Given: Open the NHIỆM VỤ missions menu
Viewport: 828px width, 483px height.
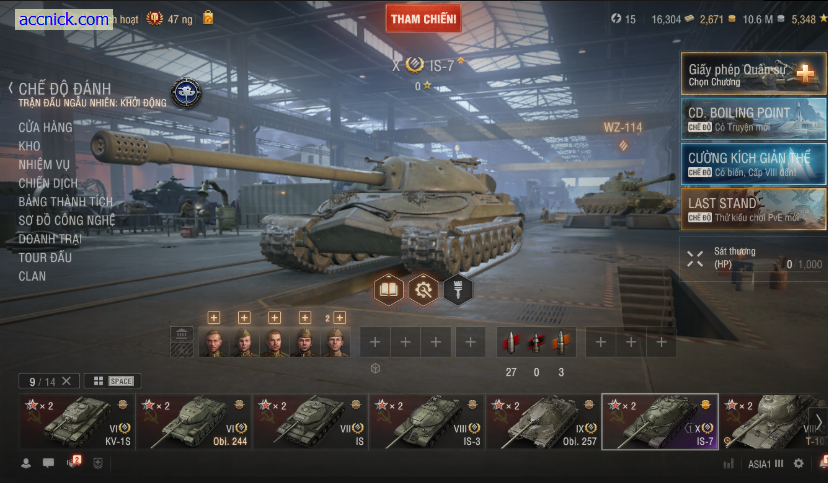Looking at the screenshot, I should pyautogui.click(x=48, y=164).
